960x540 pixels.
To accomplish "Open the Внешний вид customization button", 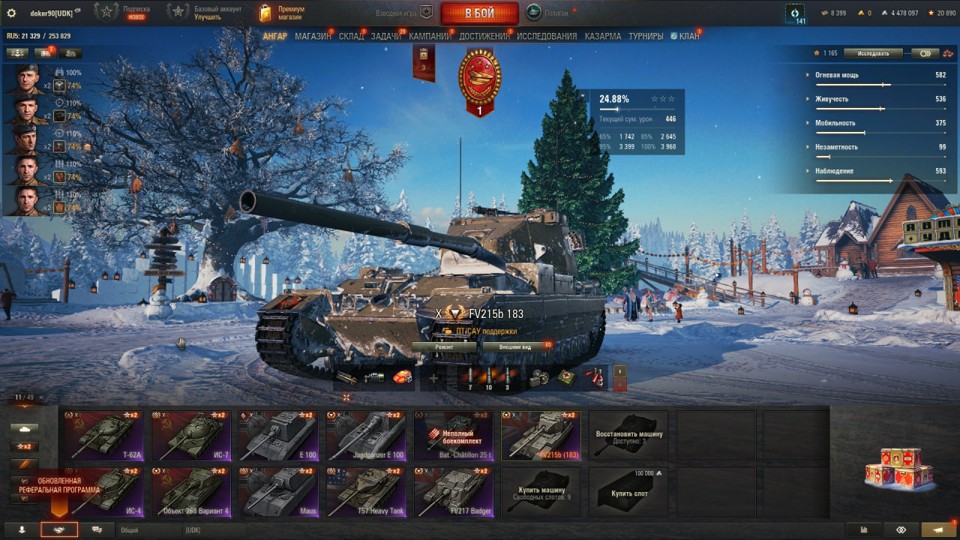I will (515, 346).
